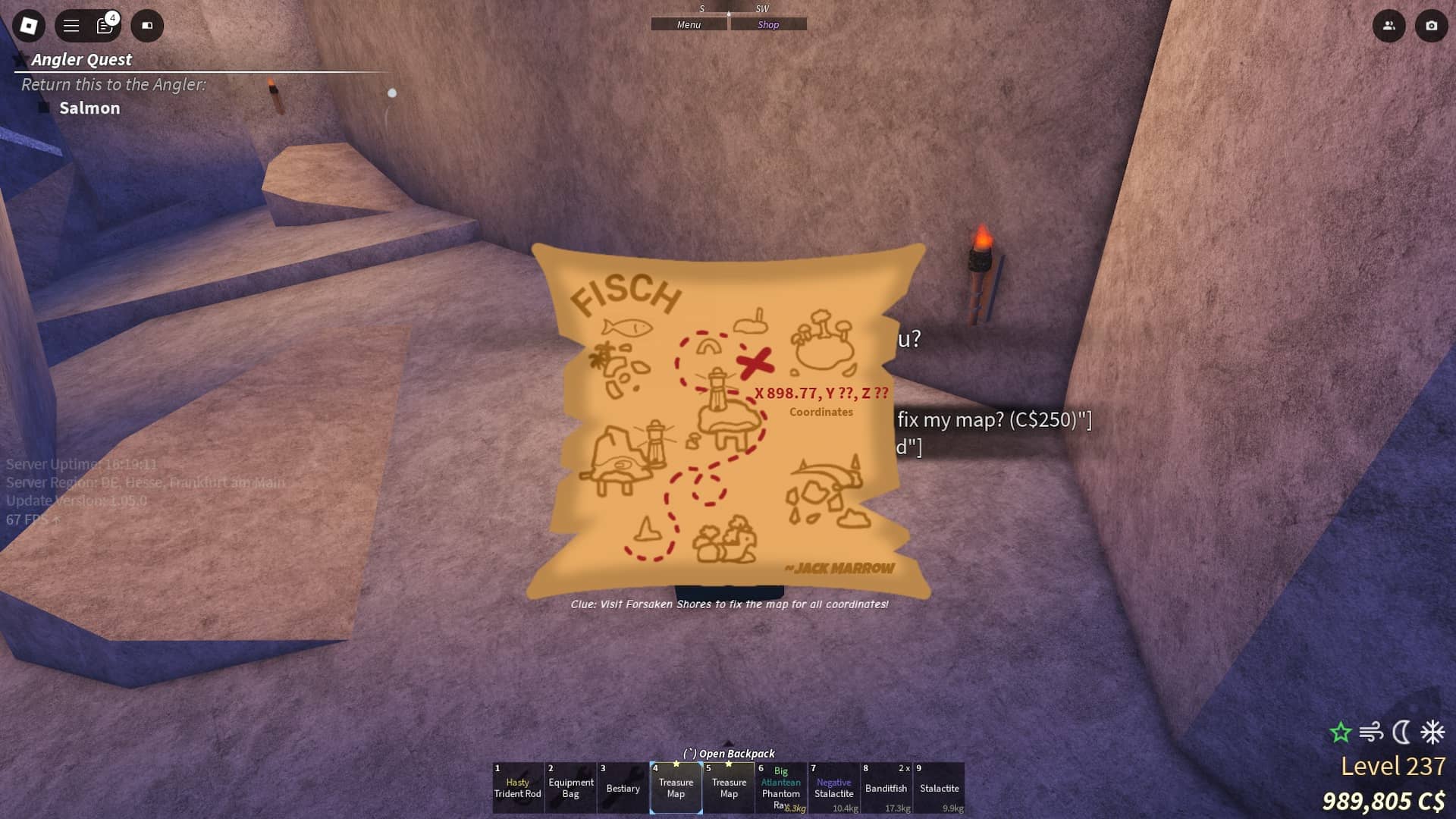Open the Shop tab below the compass
This screenshot has height=819, width=1456.
click(769, 24)
